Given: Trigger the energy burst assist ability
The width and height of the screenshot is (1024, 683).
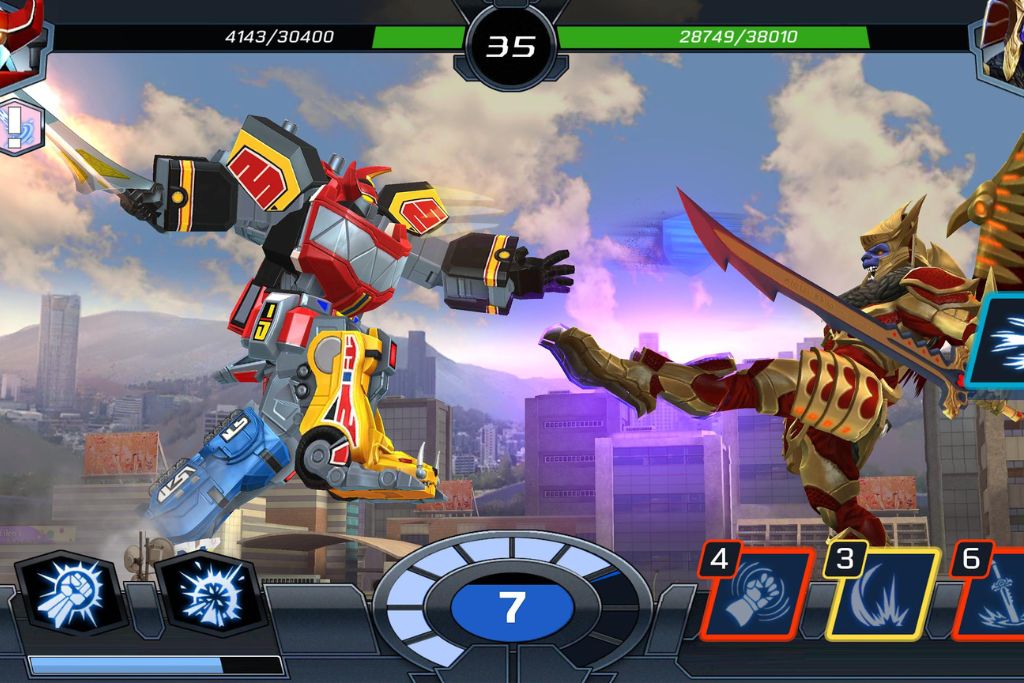Looking at the screenshot, I should point(209,593).
